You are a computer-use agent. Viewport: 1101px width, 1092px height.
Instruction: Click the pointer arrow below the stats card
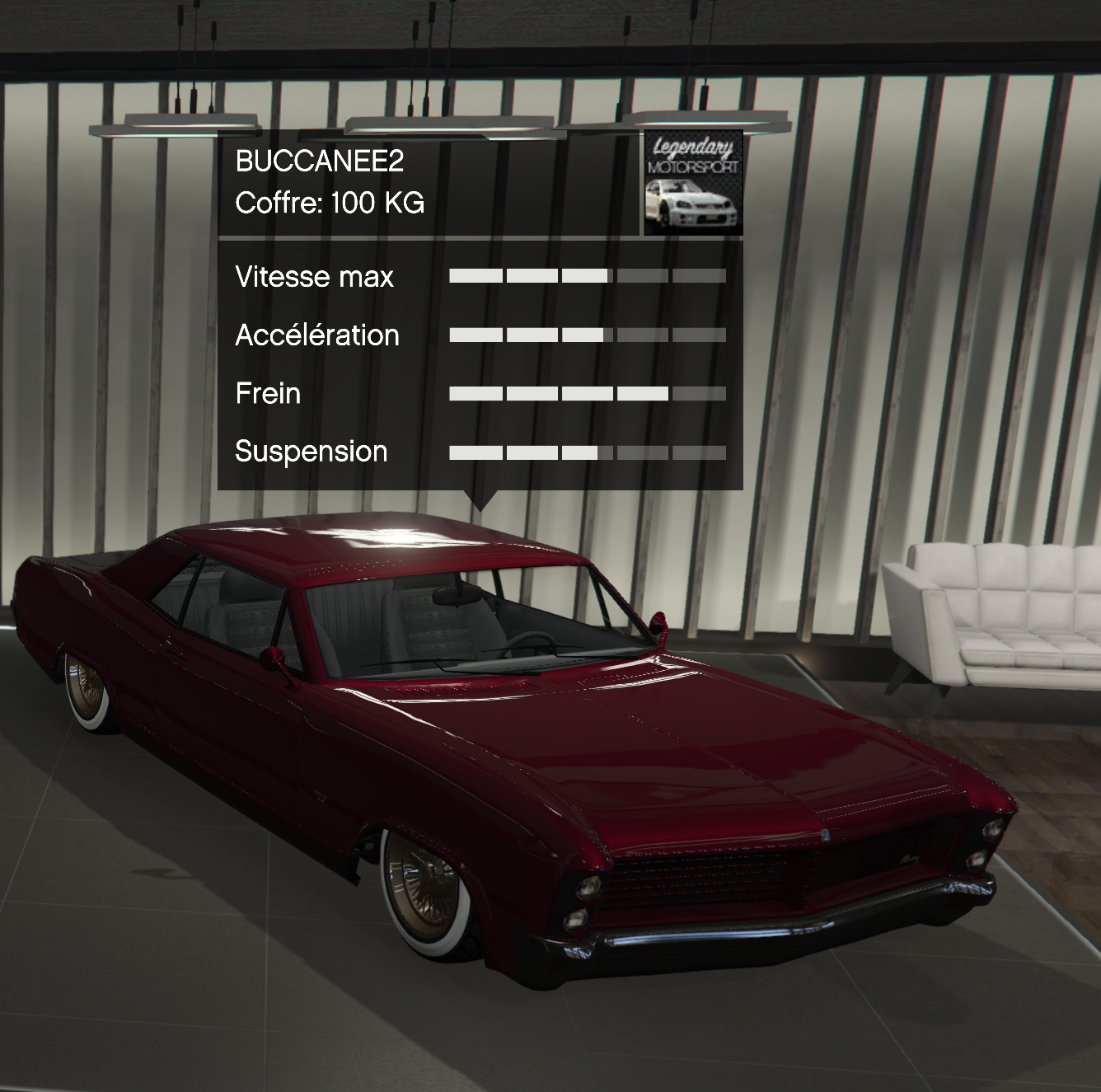point(482,499)
